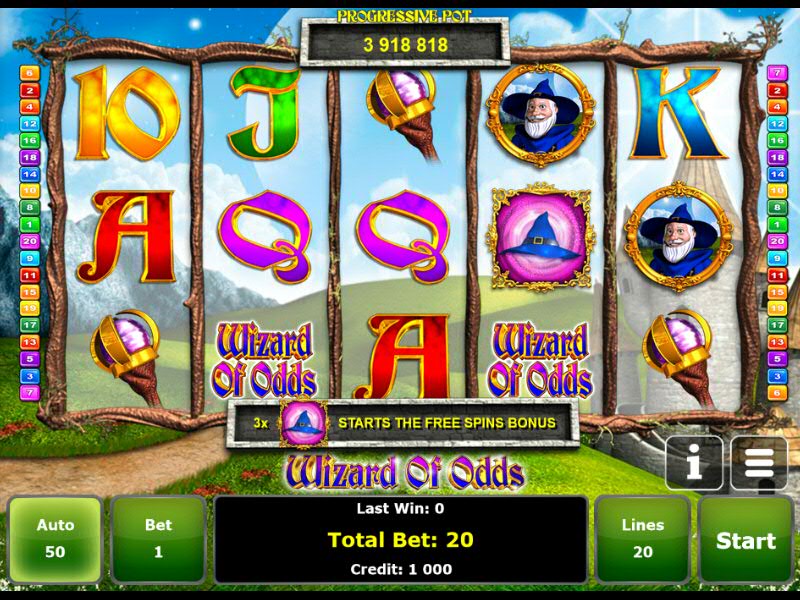This screenshot has height=600, width=800.
Task: Activate the Auto 50 spins button
Action: [56, 540]
